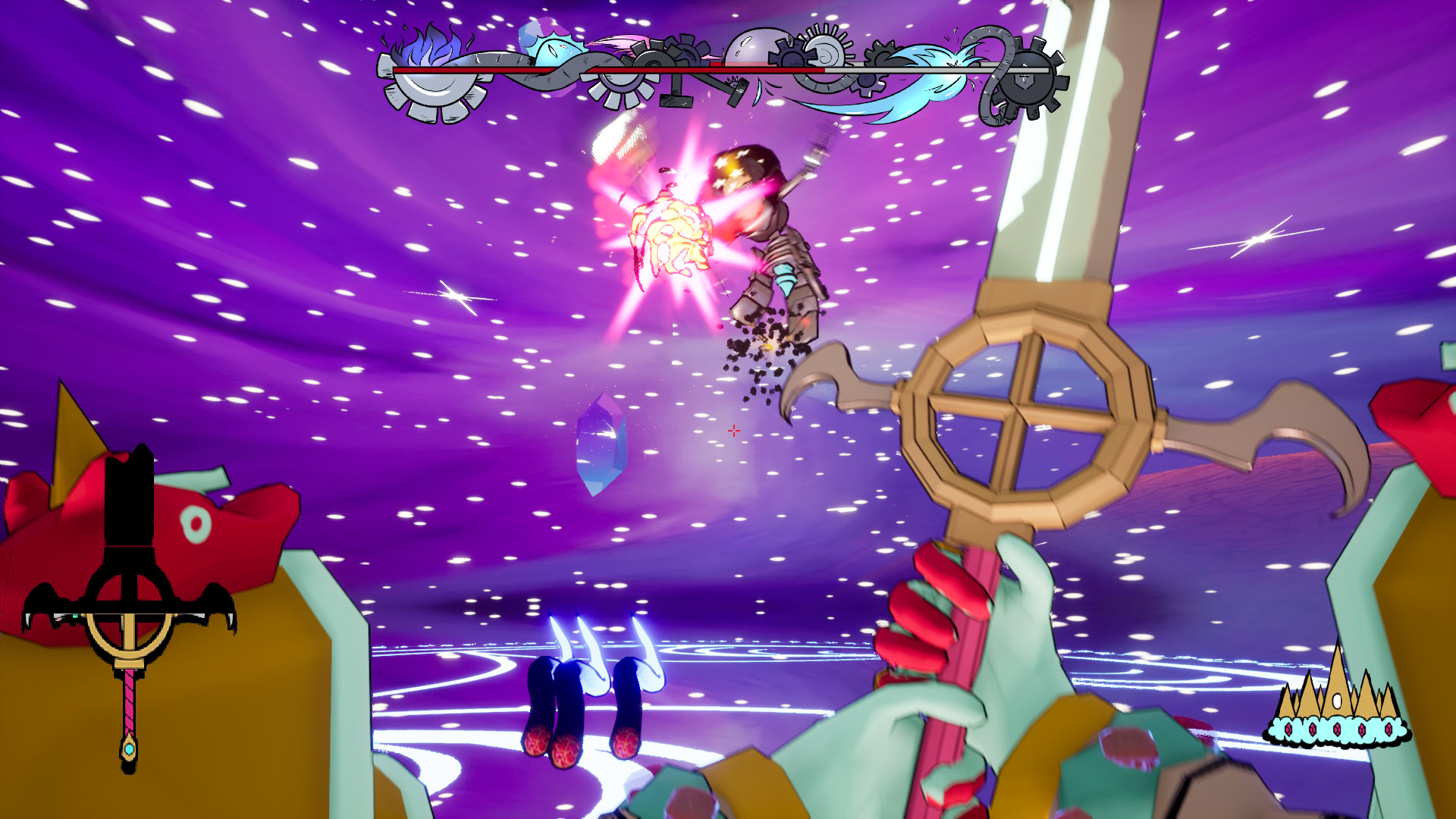Click the crosshair at screen center
This screenshot has height=819, width=1456.
click(733, 430)
